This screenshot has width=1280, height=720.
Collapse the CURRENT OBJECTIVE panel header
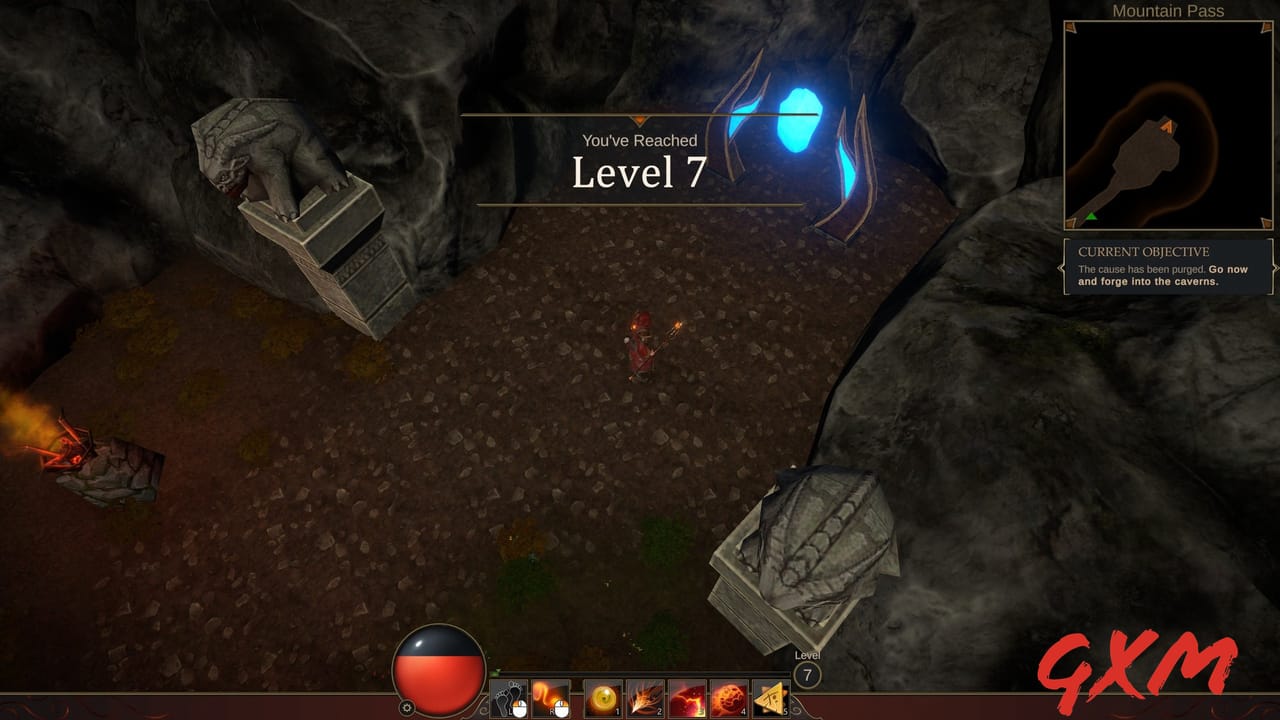(1143, 252)
